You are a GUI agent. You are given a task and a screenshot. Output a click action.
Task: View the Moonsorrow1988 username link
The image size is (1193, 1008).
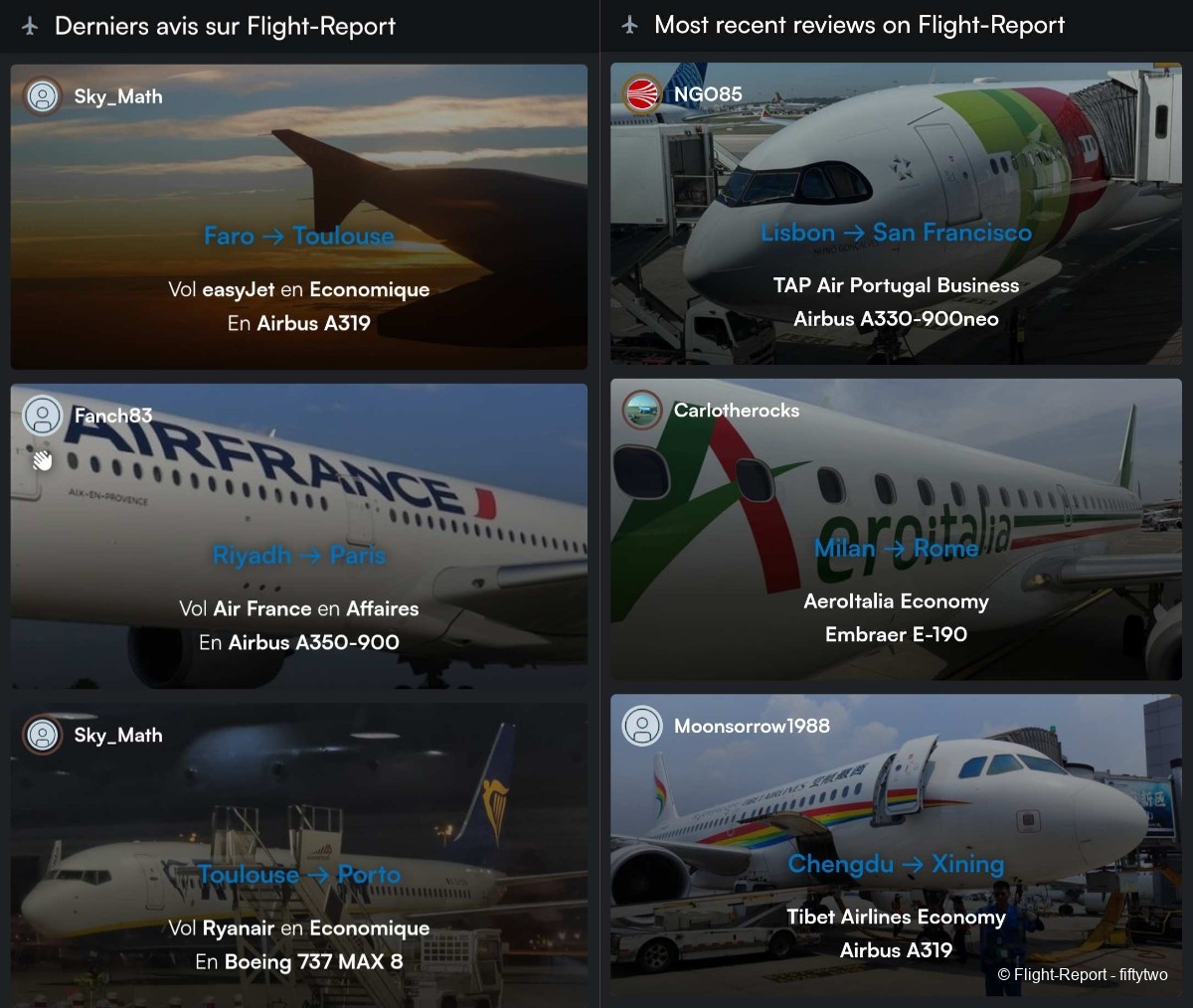[x=752, y=726]
